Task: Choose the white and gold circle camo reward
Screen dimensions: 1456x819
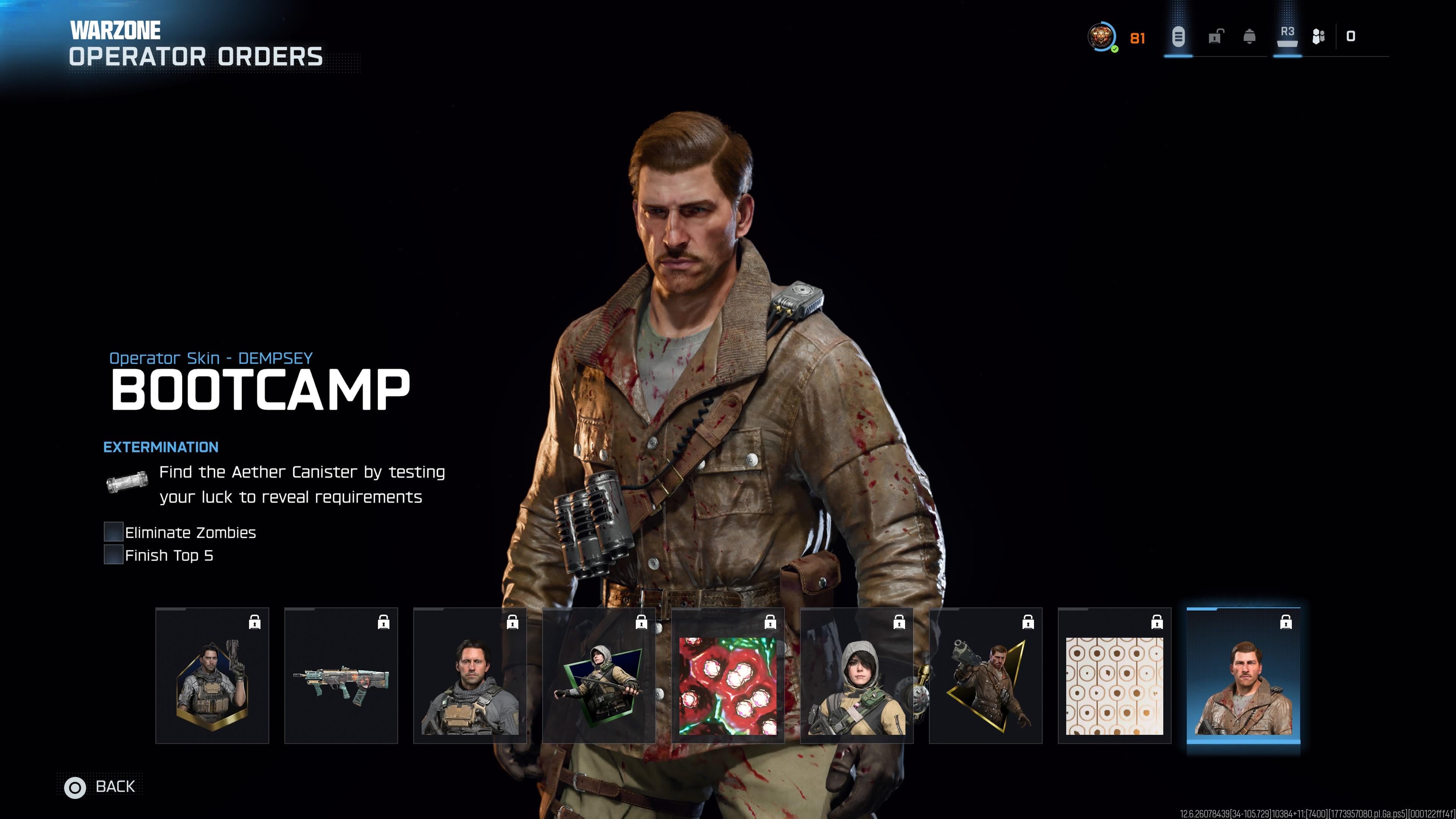Action: pos(1114,675)
